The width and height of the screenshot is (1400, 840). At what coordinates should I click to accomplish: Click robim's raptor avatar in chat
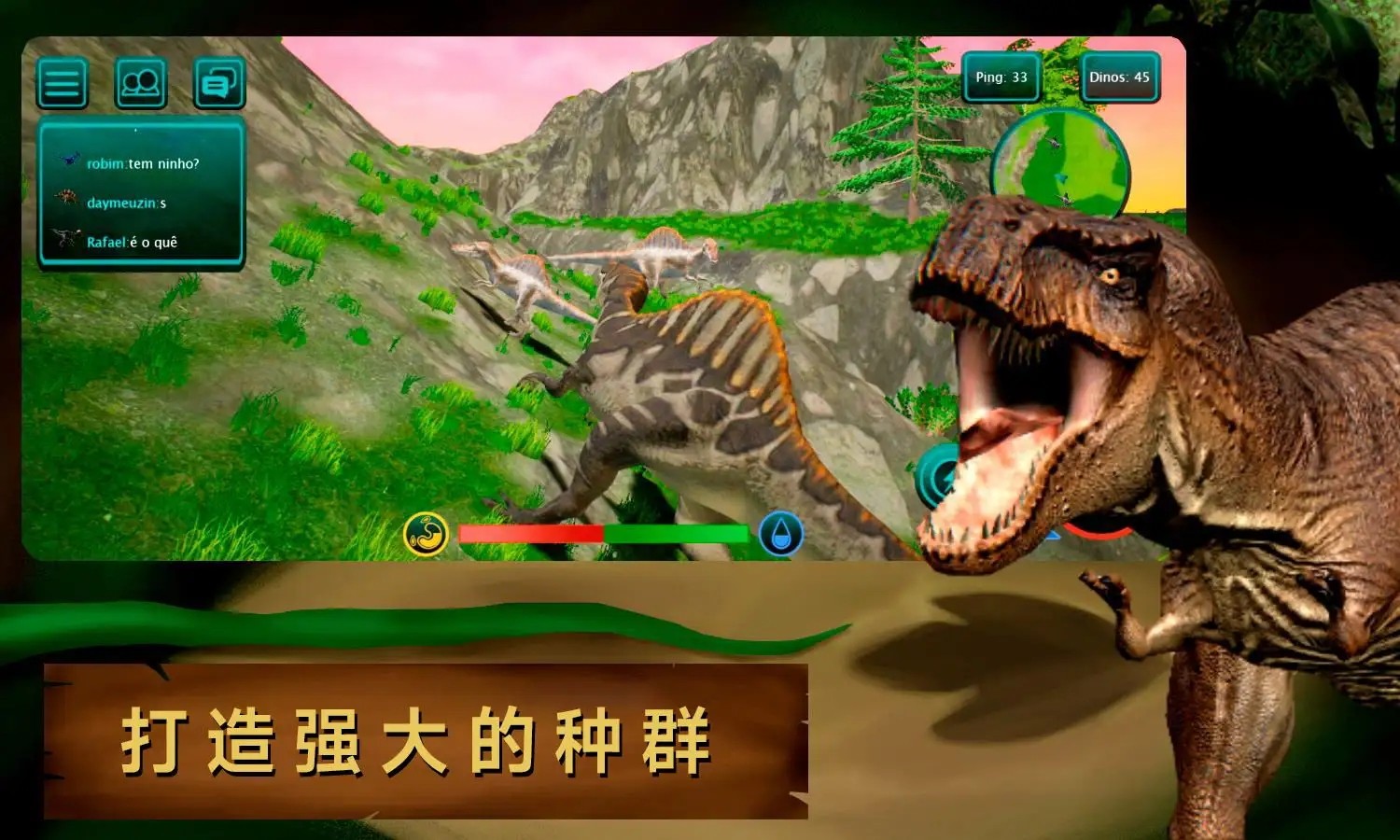point(67,159)
